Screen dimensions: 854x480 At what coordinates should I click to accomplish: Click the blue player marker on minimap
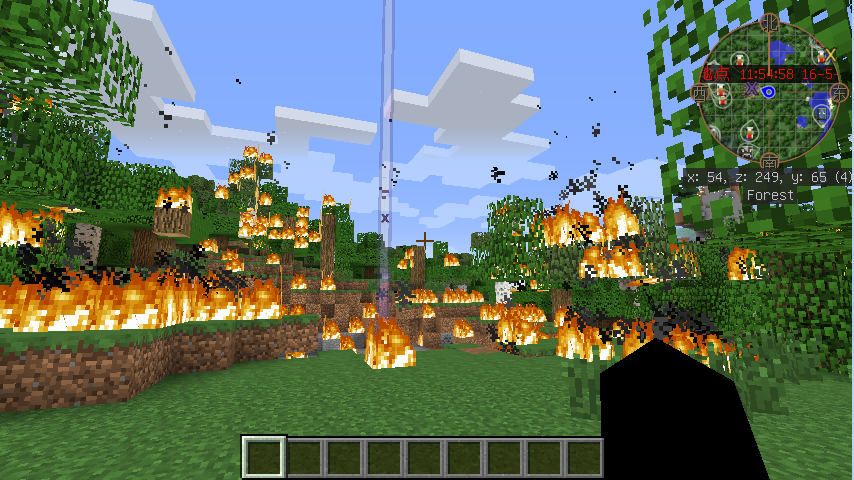[x=769, y=92]
